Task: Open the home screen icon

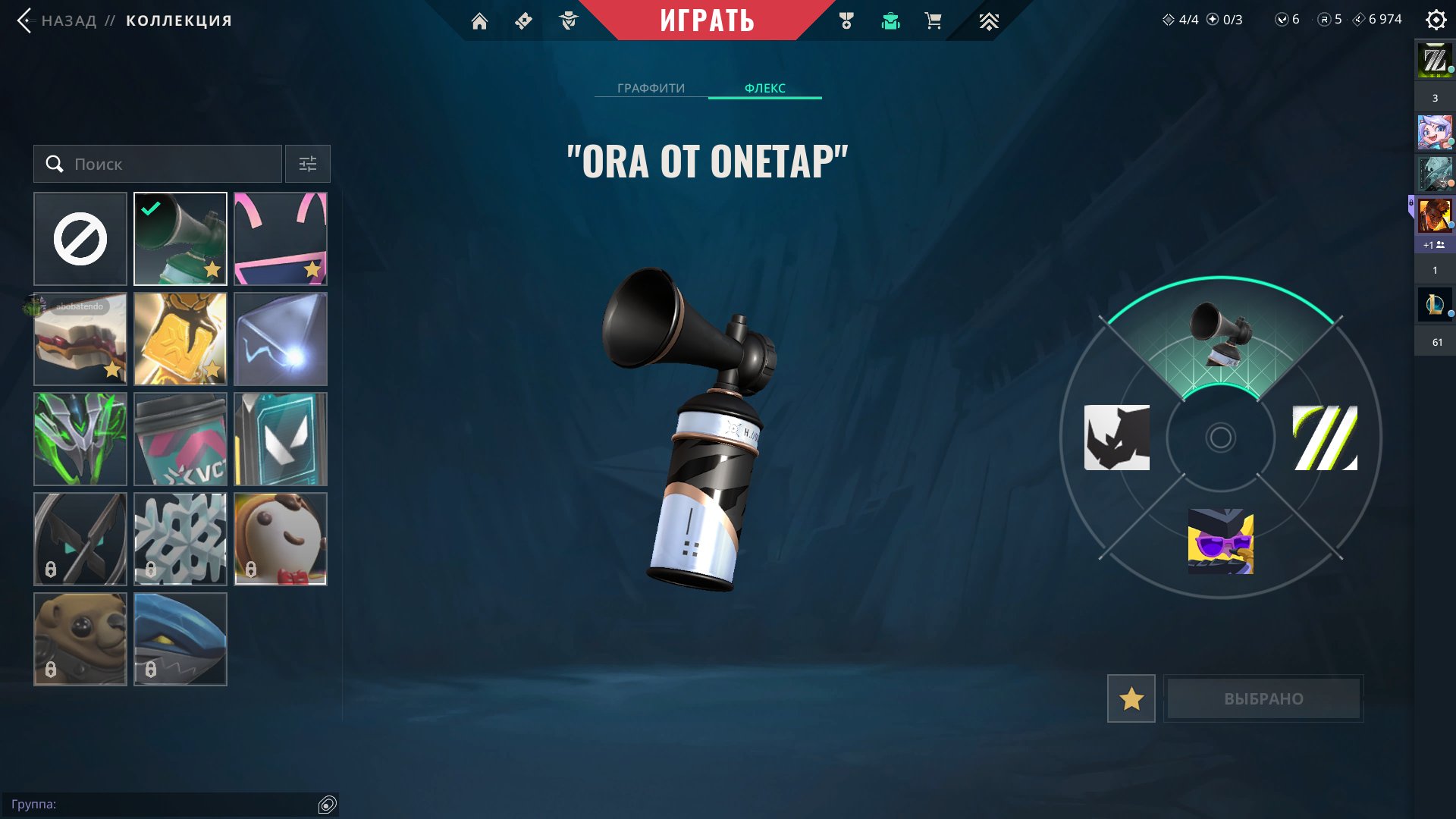Action: coord(479,21)
